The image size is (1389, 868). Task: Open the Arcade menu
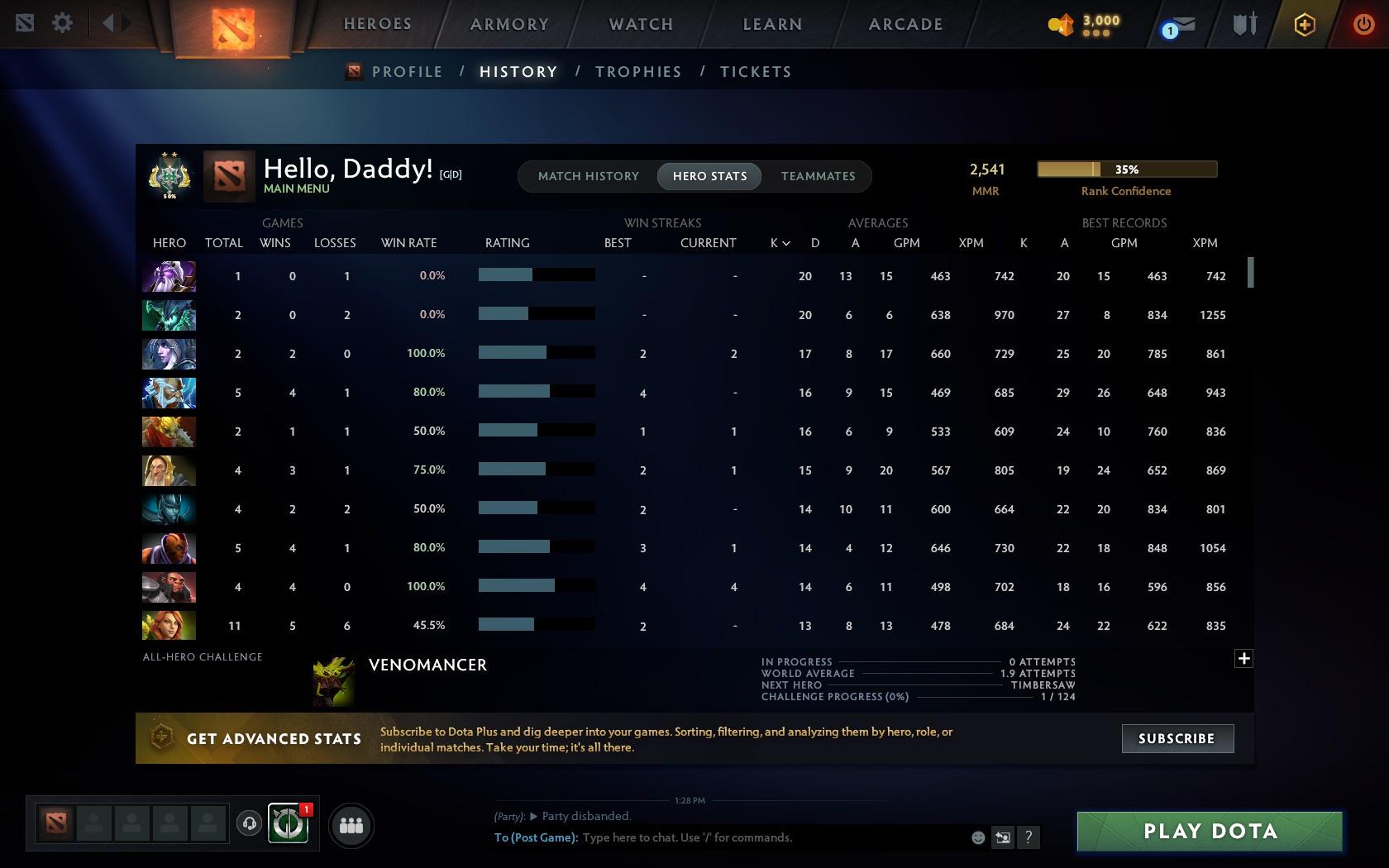click(905, 24)
